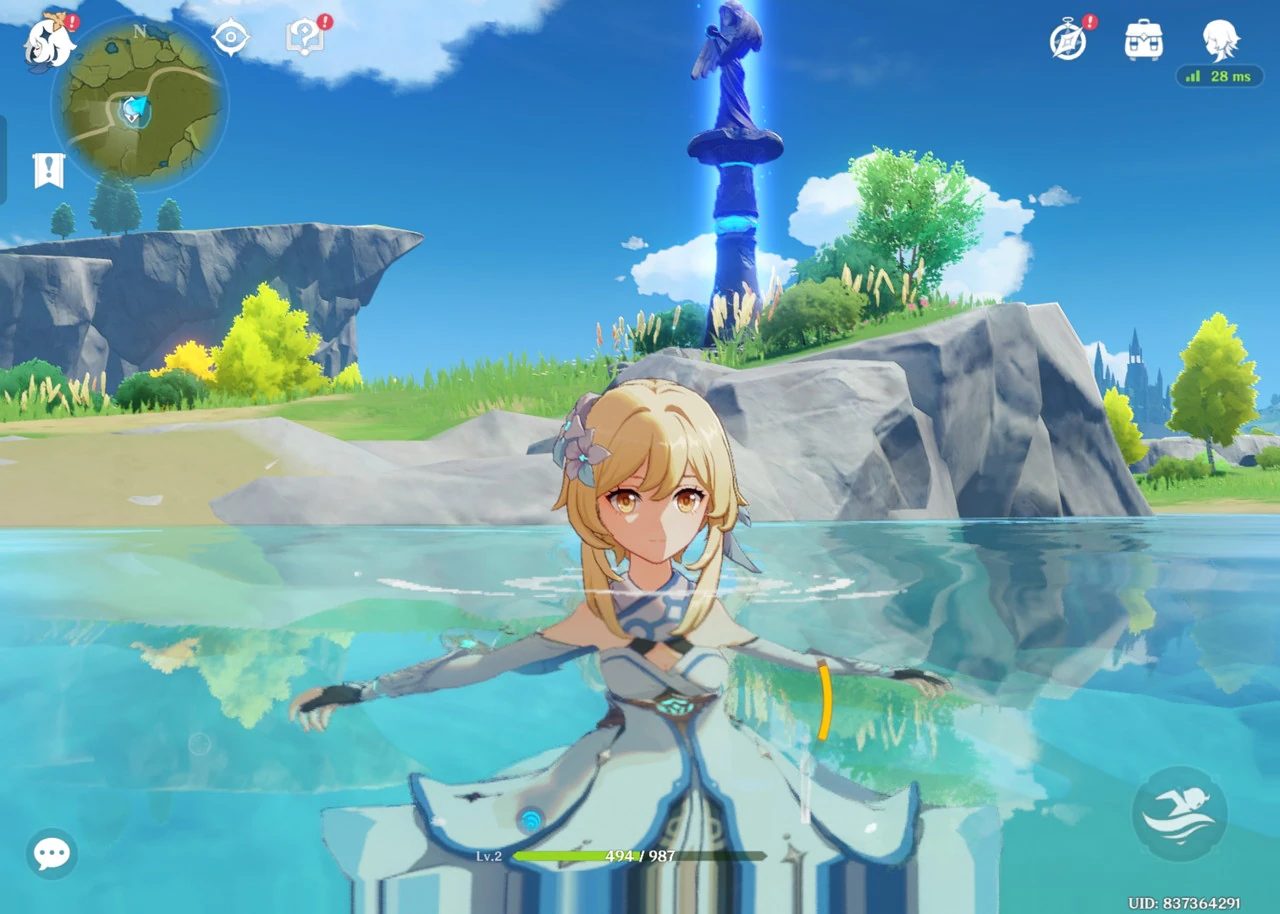1280x914 pixels.
Task: Open the Paimon menu icon
Action: pyautogui.click(x=47, y=43)
